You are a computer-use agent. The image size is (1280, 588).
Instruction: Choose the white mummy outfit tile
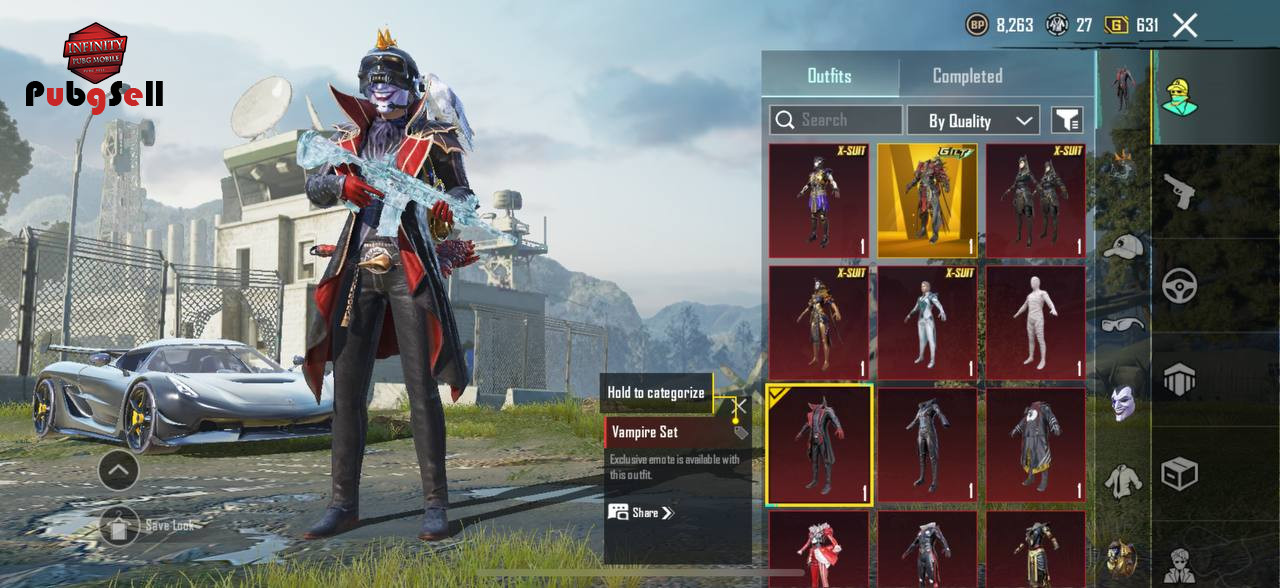[1035, 323]
